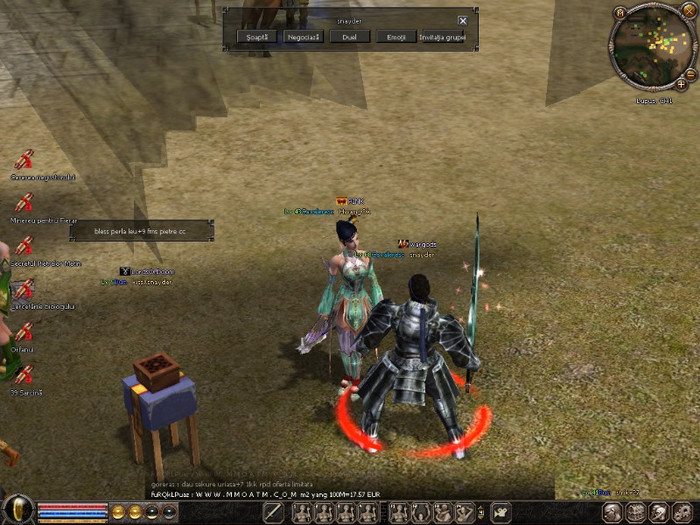Select the sword attack slot in the quickbar

274,513
